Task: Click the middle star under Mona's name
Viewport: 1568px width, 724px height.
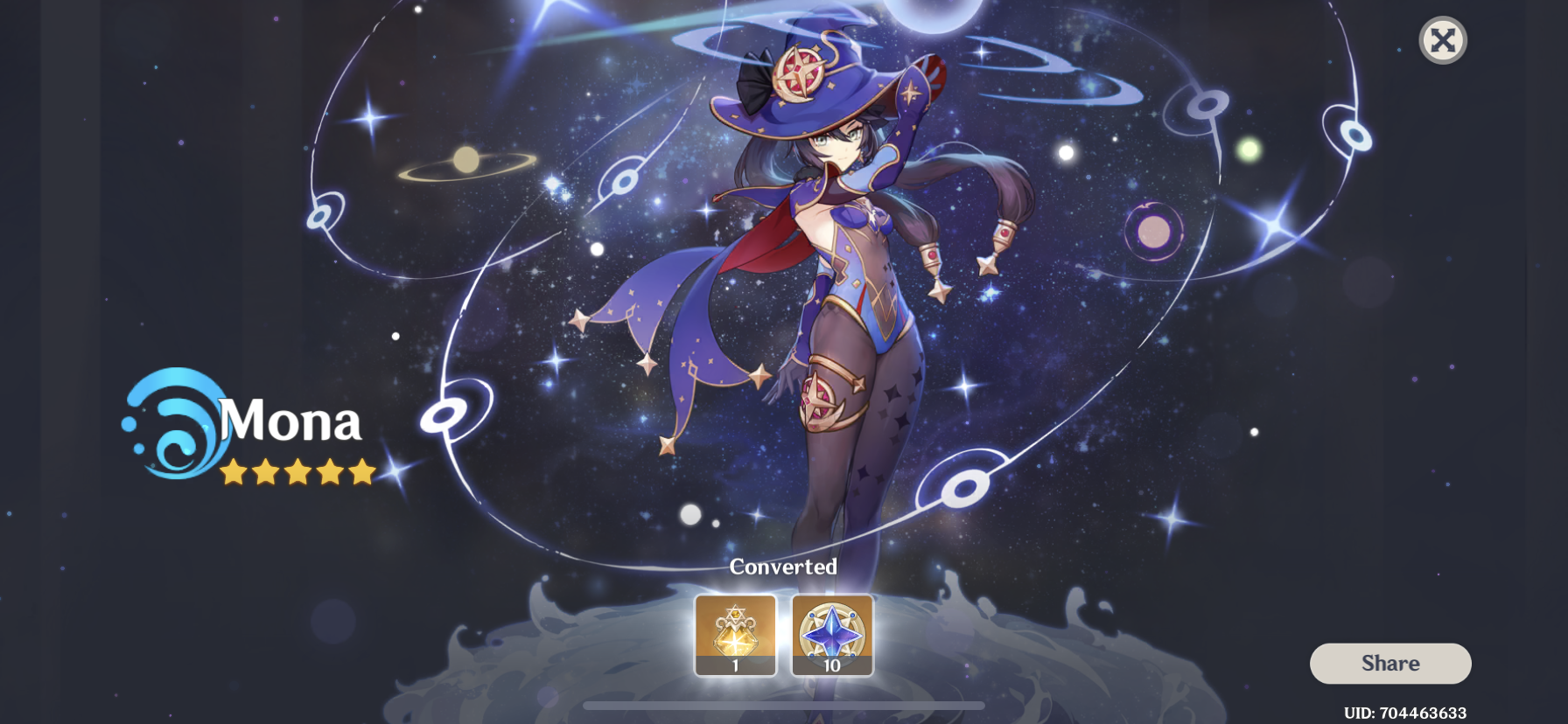Action: tap(297, 472)
